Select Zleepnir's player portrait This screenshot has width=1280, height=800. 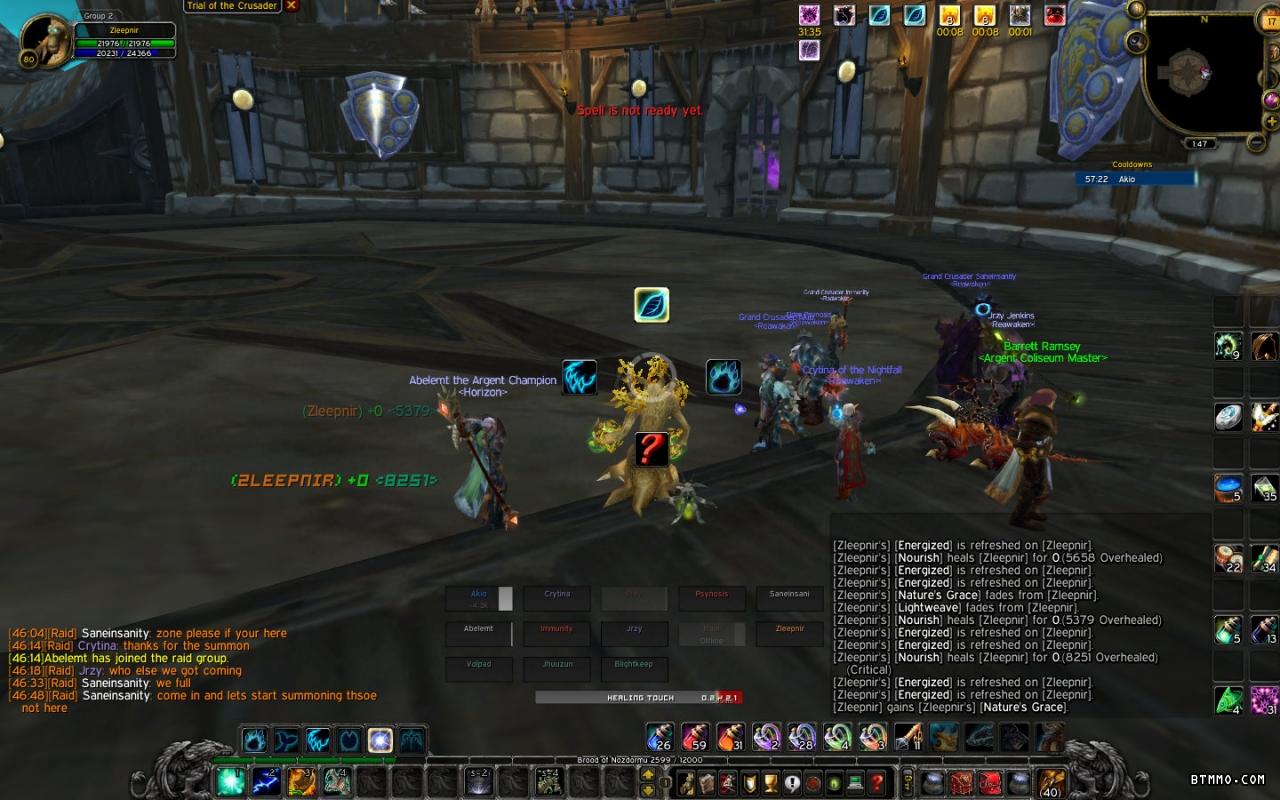(x=46, y=42)
